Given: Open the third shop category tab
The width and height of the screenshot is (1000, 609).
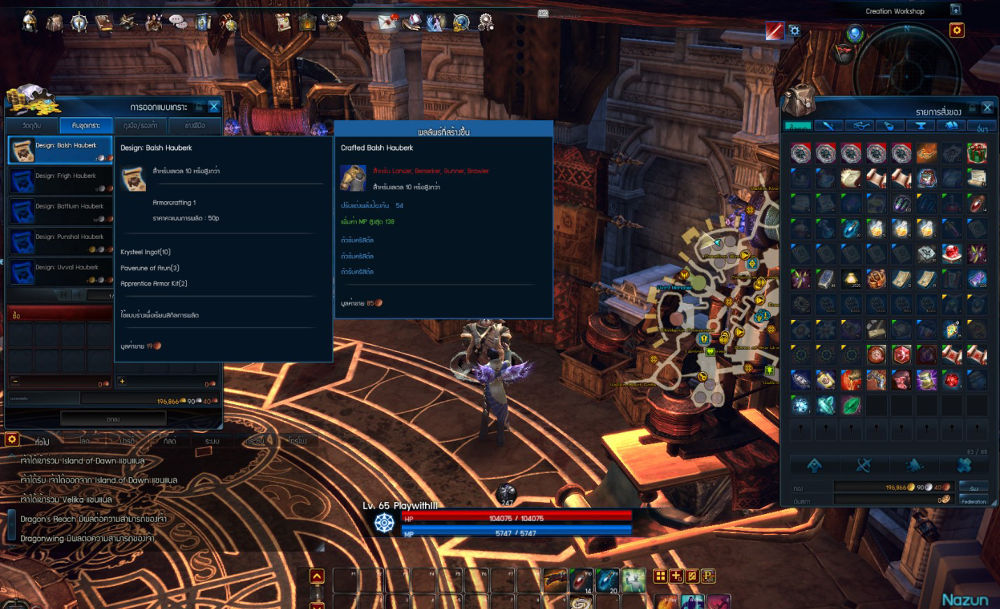Looking at the screenshot, I should pos(140,126).
